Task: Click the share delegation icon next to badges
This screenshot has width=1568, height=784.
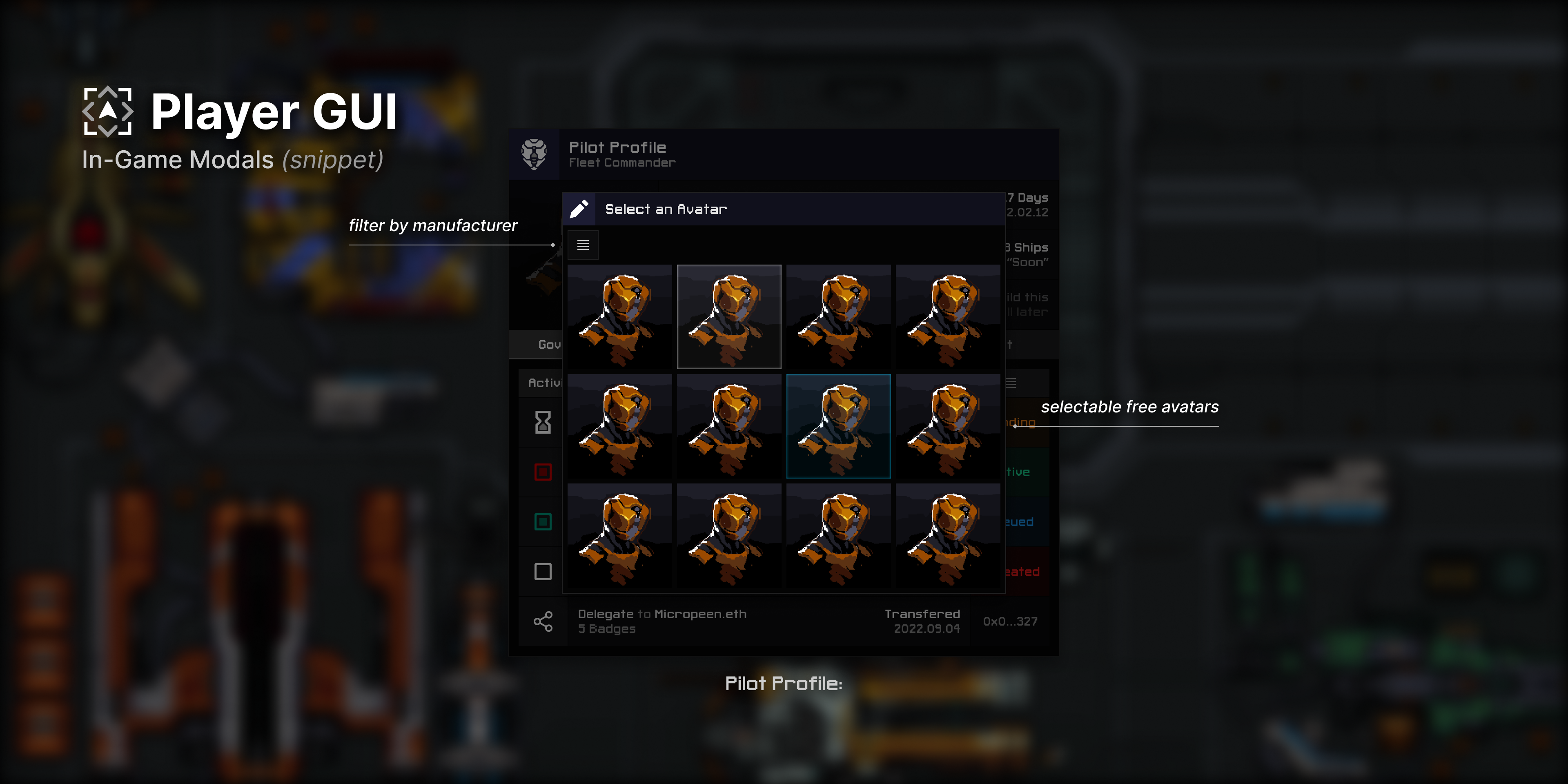Action: click(x=542, y=621)
